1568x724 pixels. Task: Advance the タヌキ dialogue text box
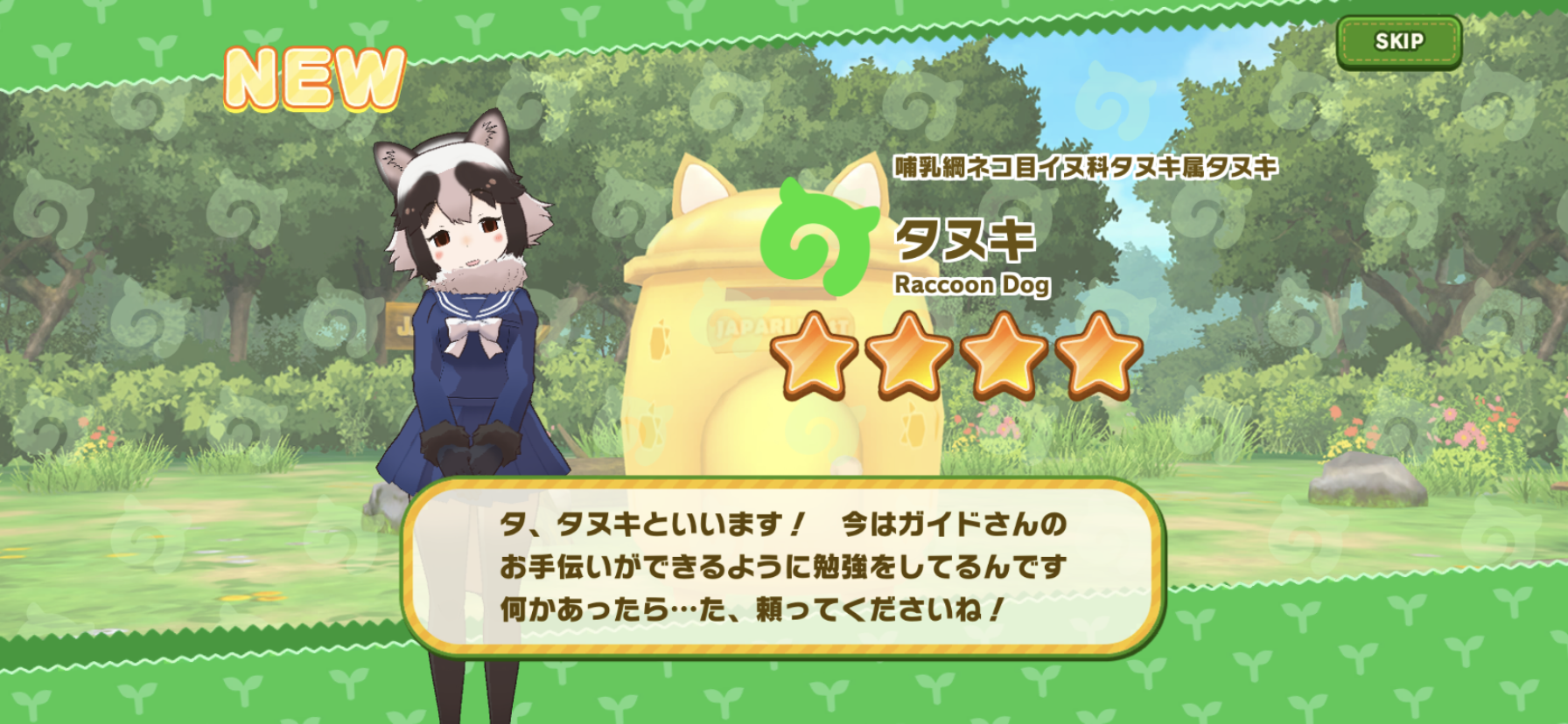point(783,567)
